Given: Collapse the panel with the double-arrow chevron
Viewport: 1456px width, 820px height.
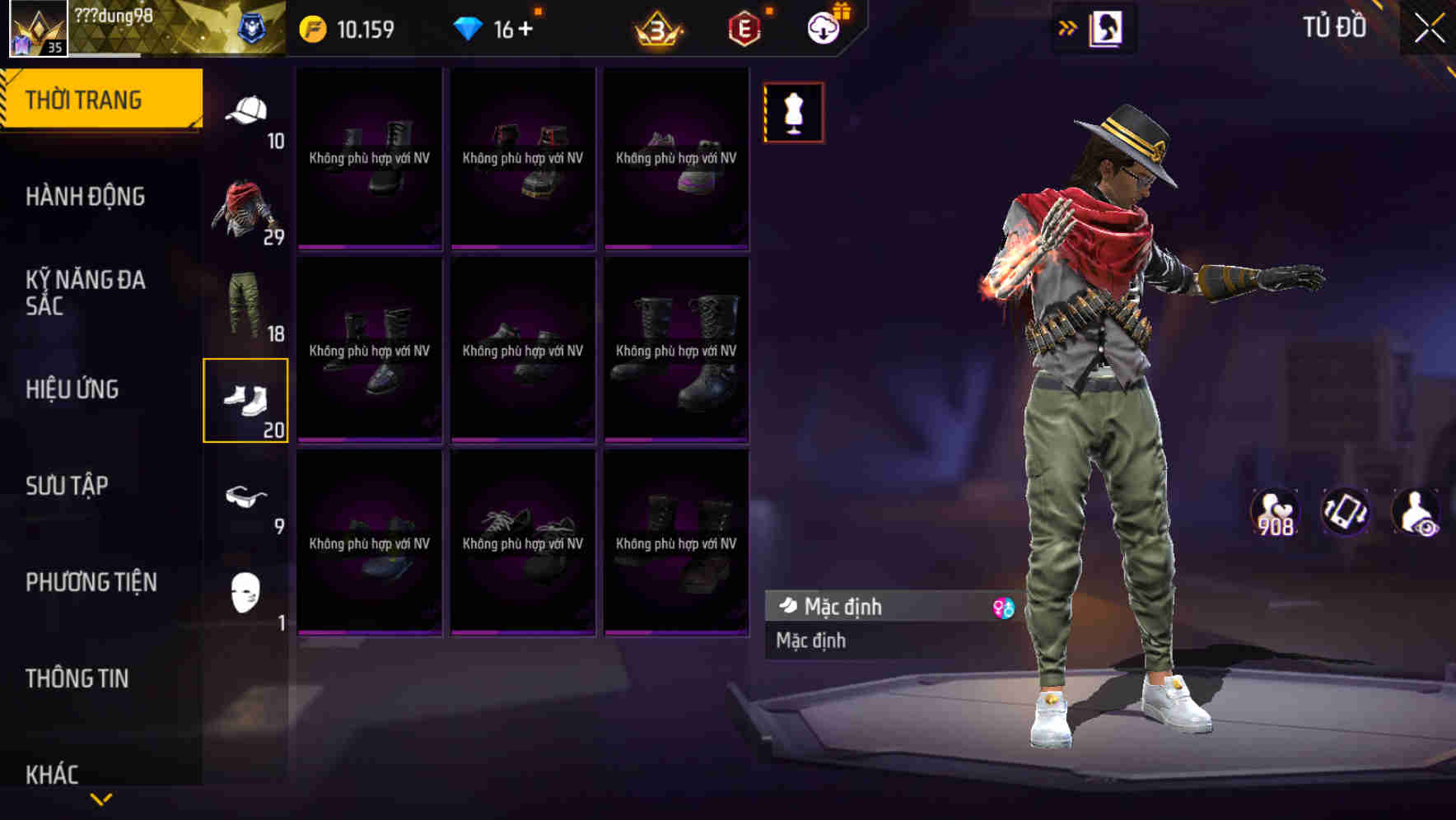Looking at the screenshot, I should point(1068,27).
